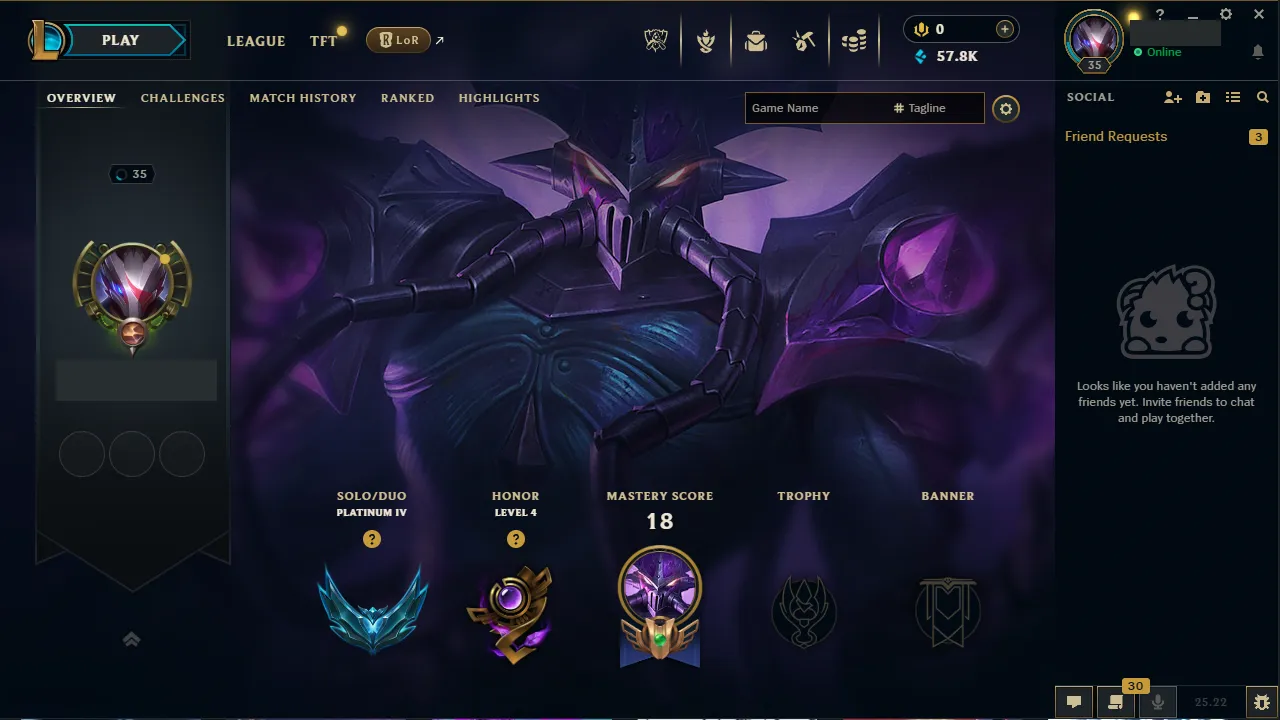Viewport: 1280px width, 720px height.
Task: Open Loot with the backpack icon
Action: [756, 41]
